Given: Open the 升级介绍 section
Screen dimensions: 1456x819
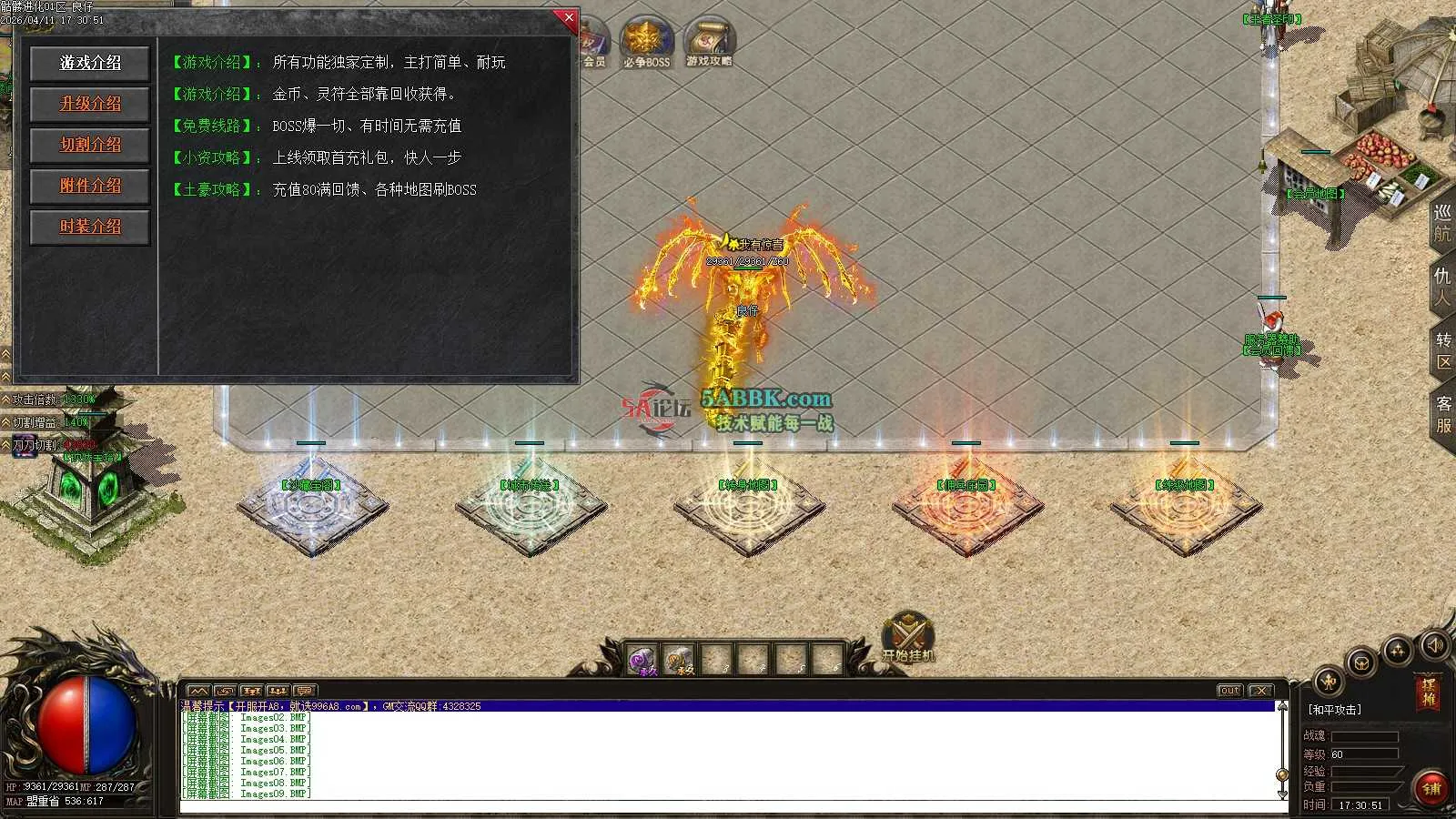Looking at the screenshot, I should tap(90, 104).
